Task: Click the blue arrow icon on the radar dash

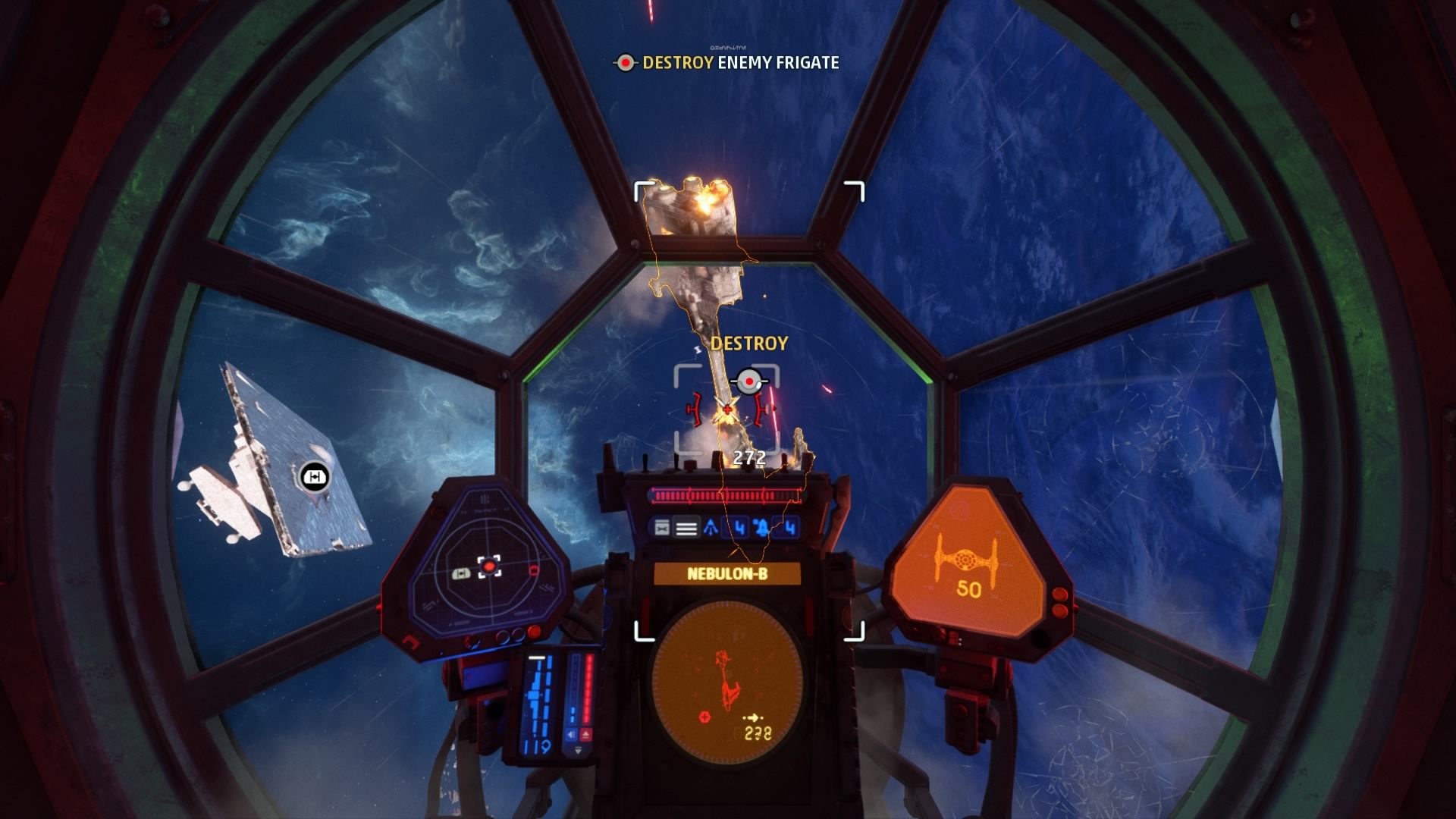Action: pyautogui.click(x=710, y=527)
